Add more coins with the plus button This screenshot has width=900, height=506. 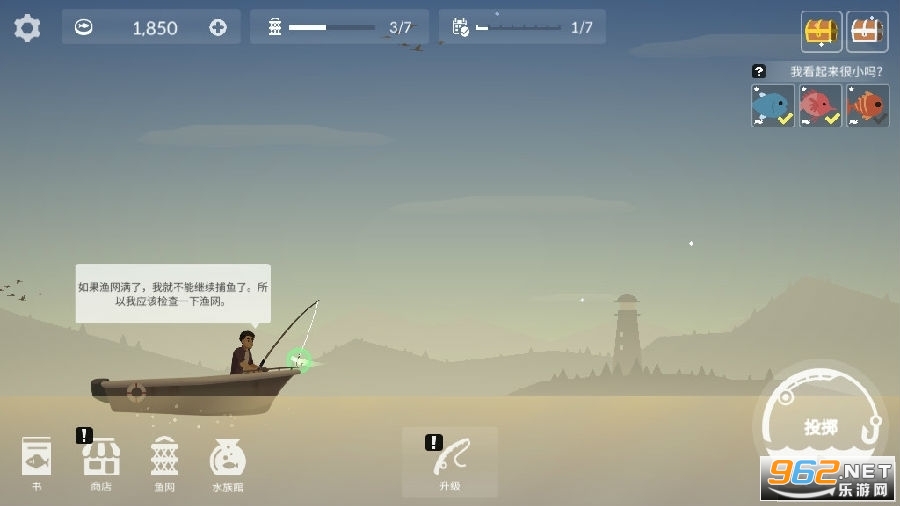pyautogui.click(x=218, y=28)
